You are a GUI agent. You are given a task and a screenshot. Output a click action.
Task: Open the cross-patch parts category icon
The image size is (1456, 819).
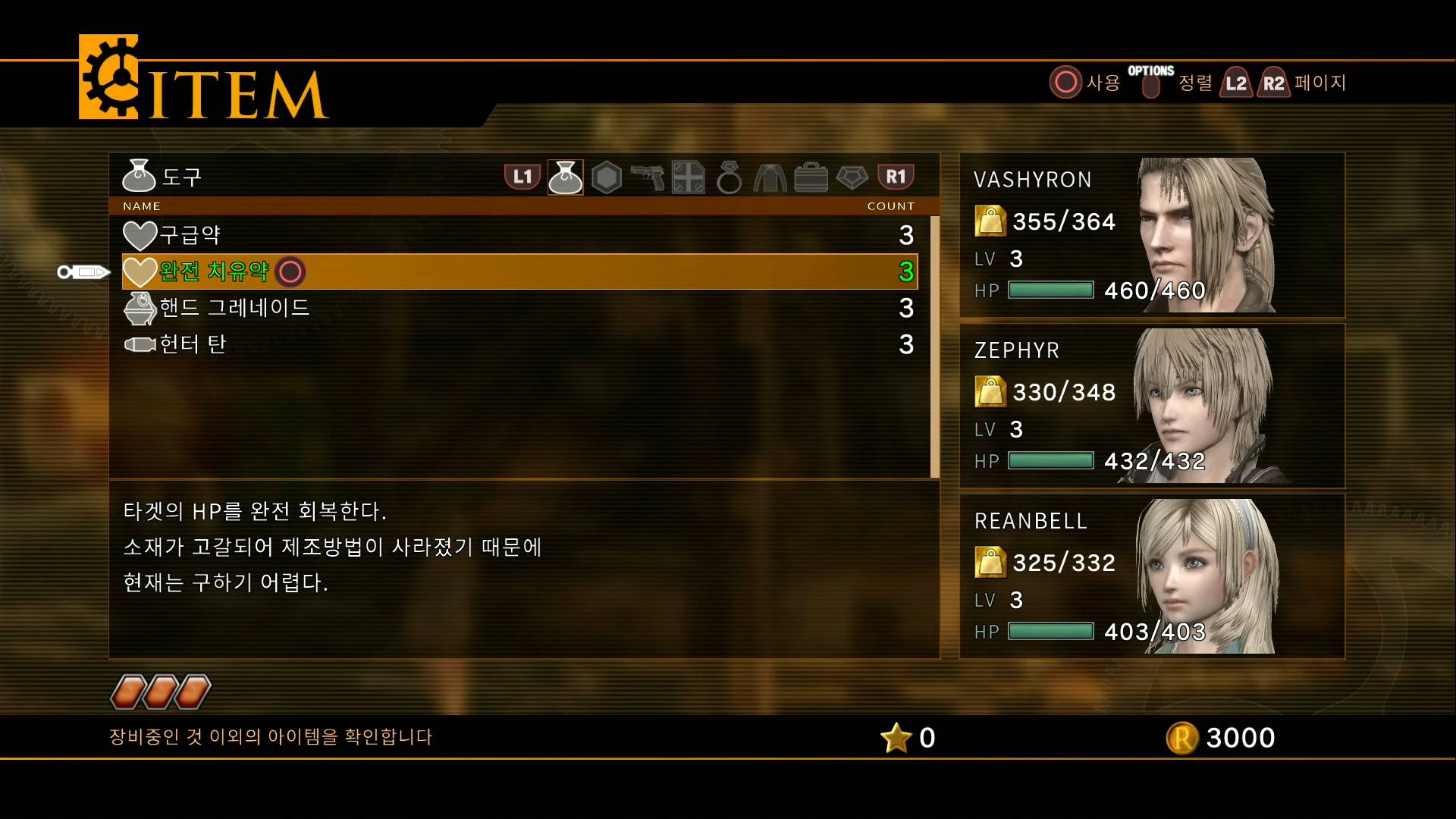click(689, 177)
